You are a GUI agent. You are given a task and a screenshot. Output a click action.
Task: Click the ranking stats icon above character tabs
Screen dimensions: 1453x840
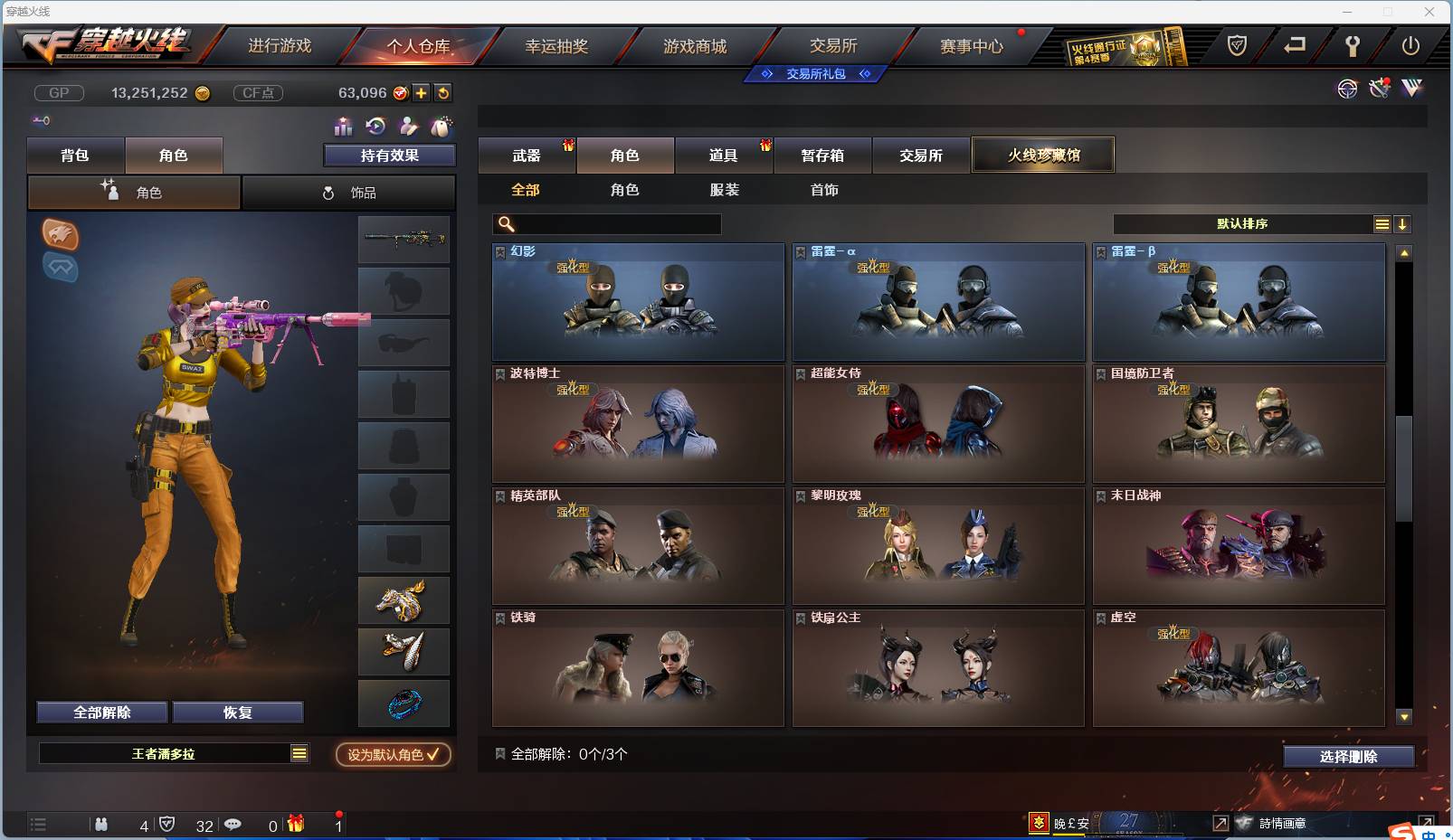tap(345, 127)
